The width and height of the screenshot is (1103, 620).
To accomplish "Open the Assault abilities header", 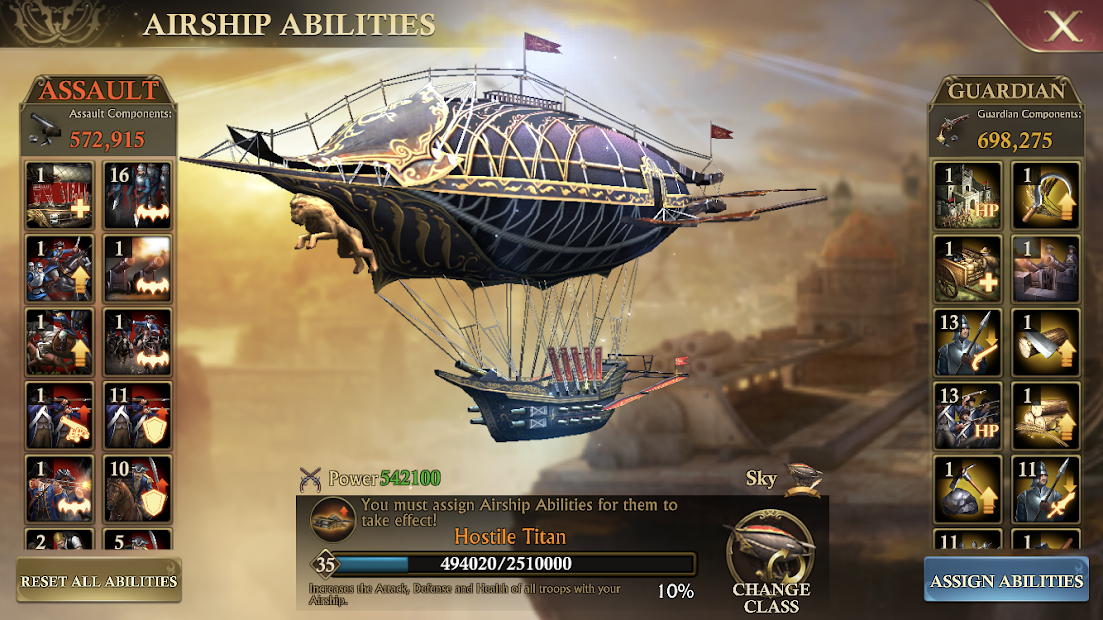I will [99, 90].
